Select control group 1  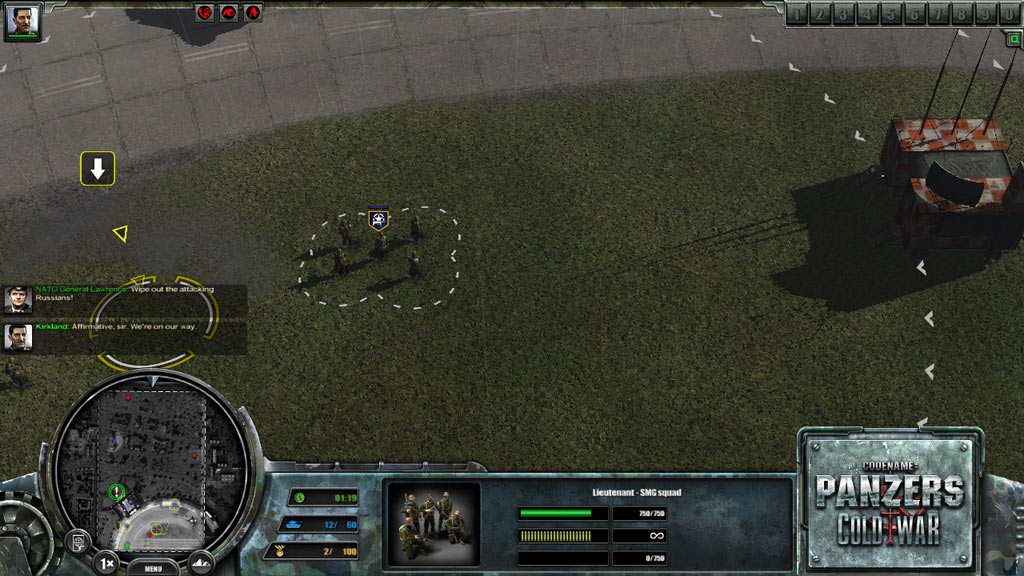tap(796, 14)
